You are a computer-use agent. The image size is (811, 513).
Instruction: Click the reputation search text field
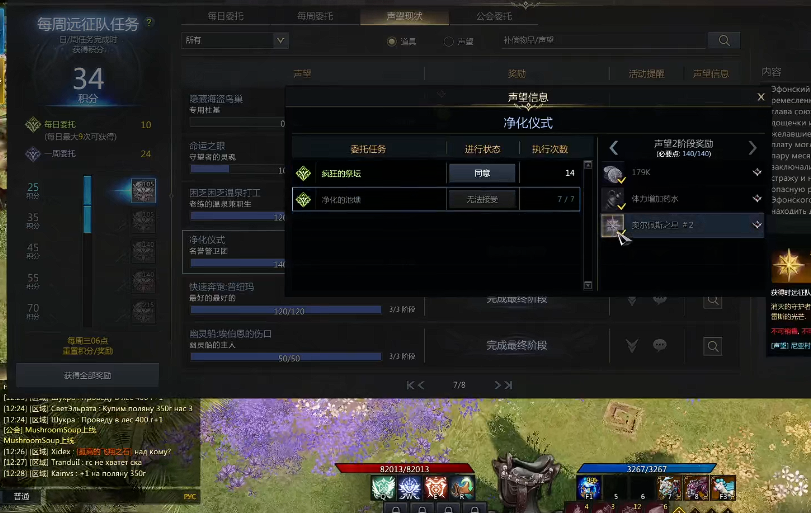tap(601, 41)
